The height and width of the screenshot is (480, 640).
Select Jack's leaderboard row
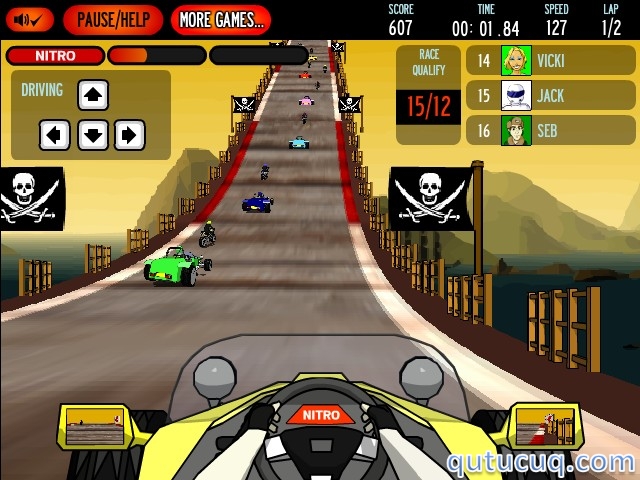point(550,96)
